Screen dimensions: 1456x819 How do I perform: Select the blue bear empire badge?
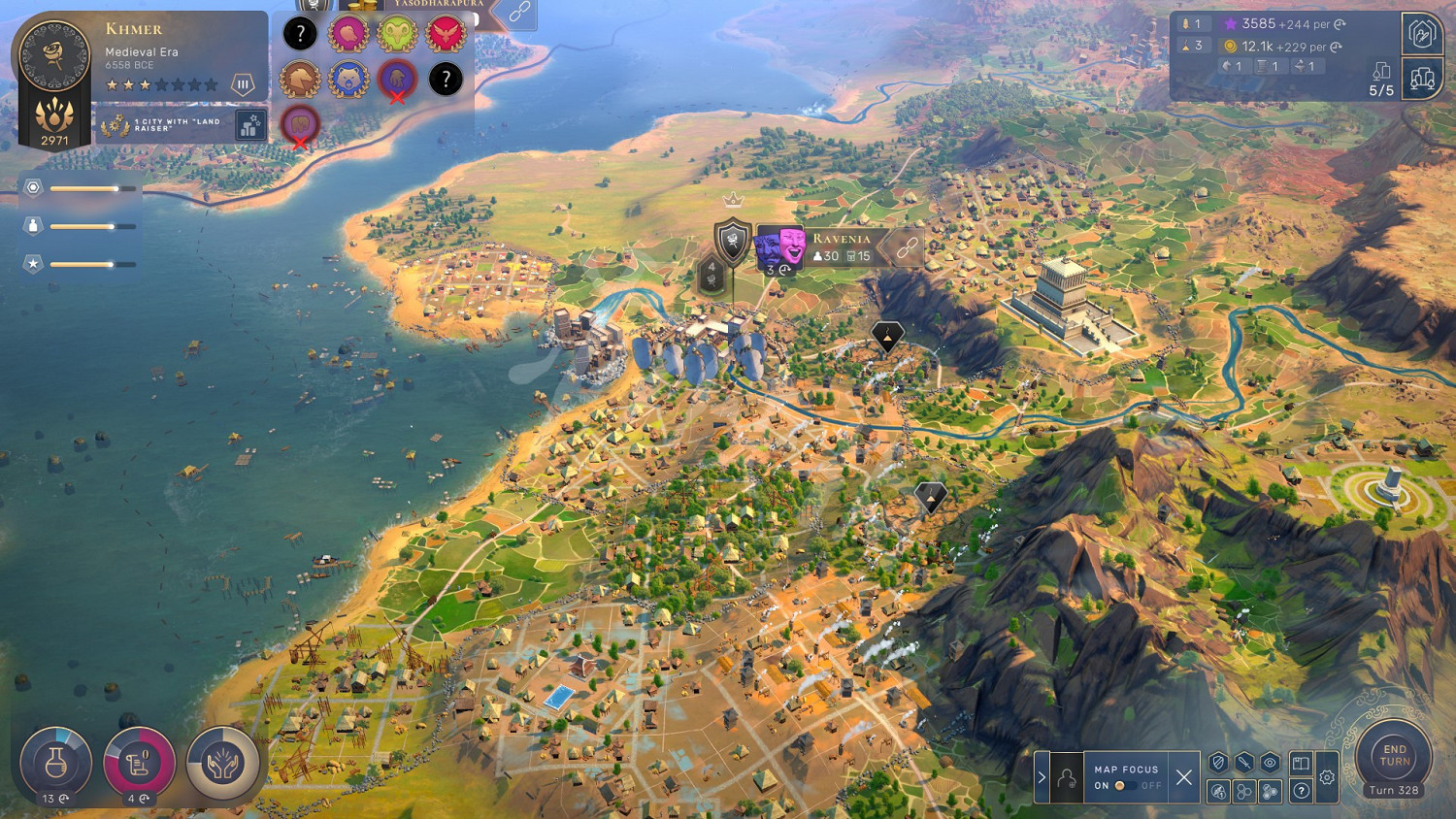348,80
